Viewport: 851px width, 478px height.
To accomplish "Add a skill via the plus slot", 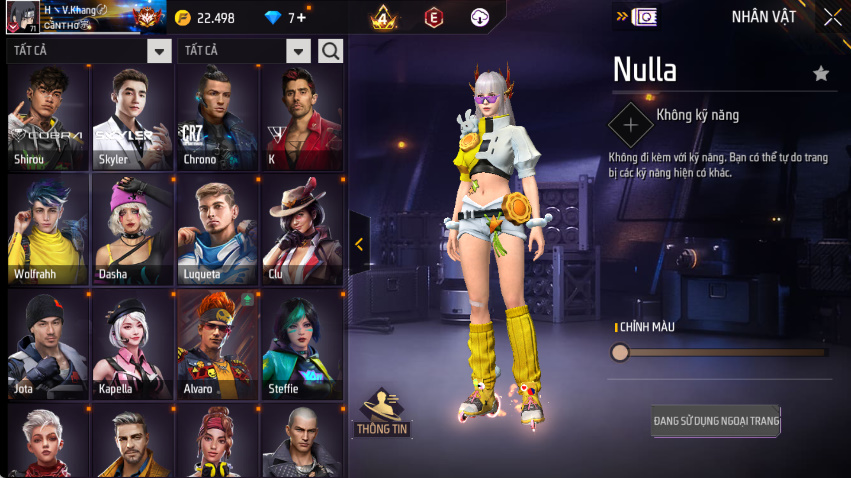I will tap(630, 125).
